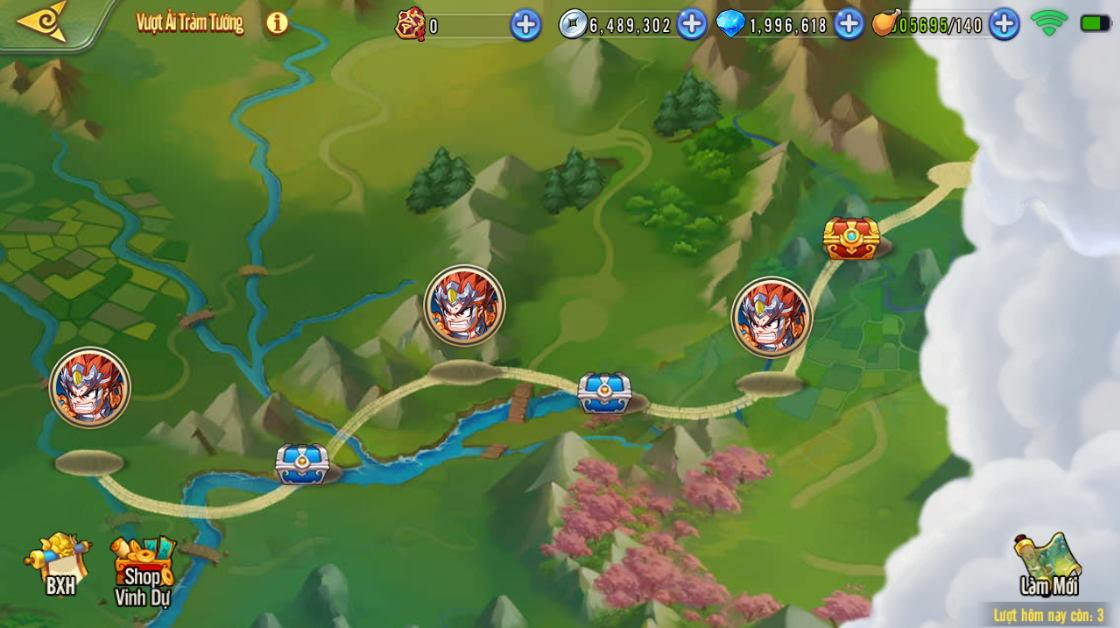The image size is (1120, 628).
Task: Go back using the yellow arrow button
Action: tap(44, 21)
